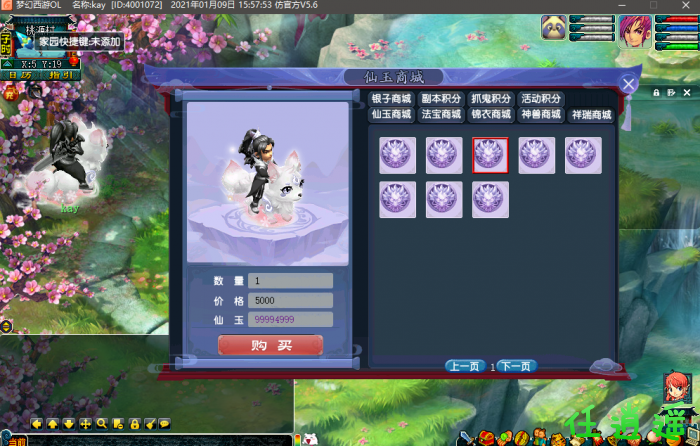Select the 祥瑞商城 tab
This screenshot has width=700, height=446.
[591, 114]
